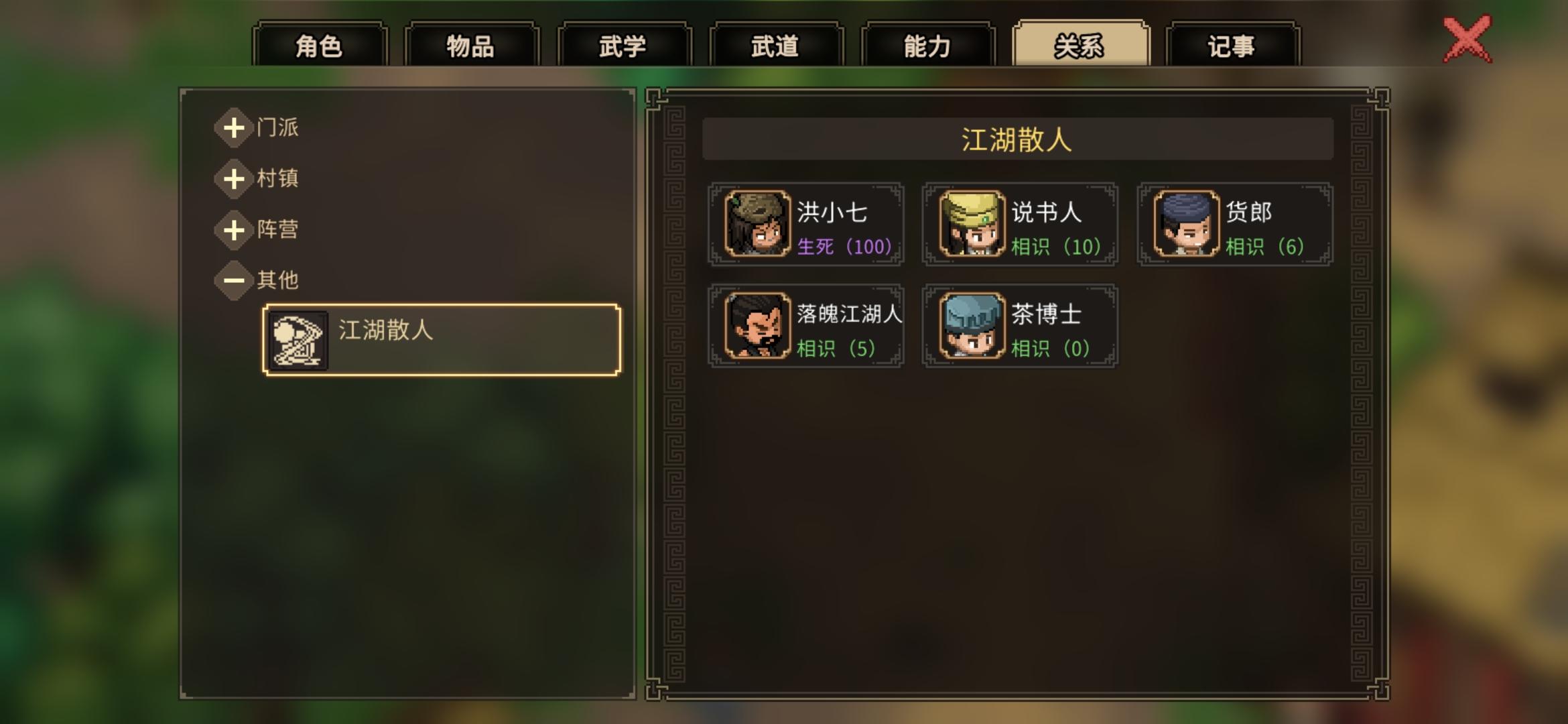Expand the 阵营 category
This screenshot has height=724, width=1568.
point(234,230)
